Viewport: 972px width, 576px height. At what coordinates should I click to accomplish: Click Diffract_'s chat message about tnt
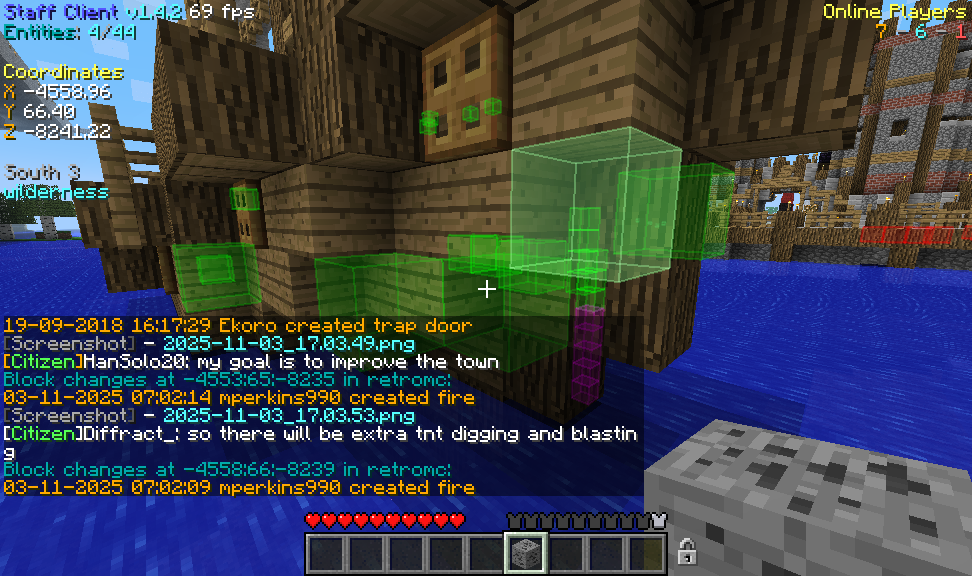pyautogui.click(x=320, y=434)
